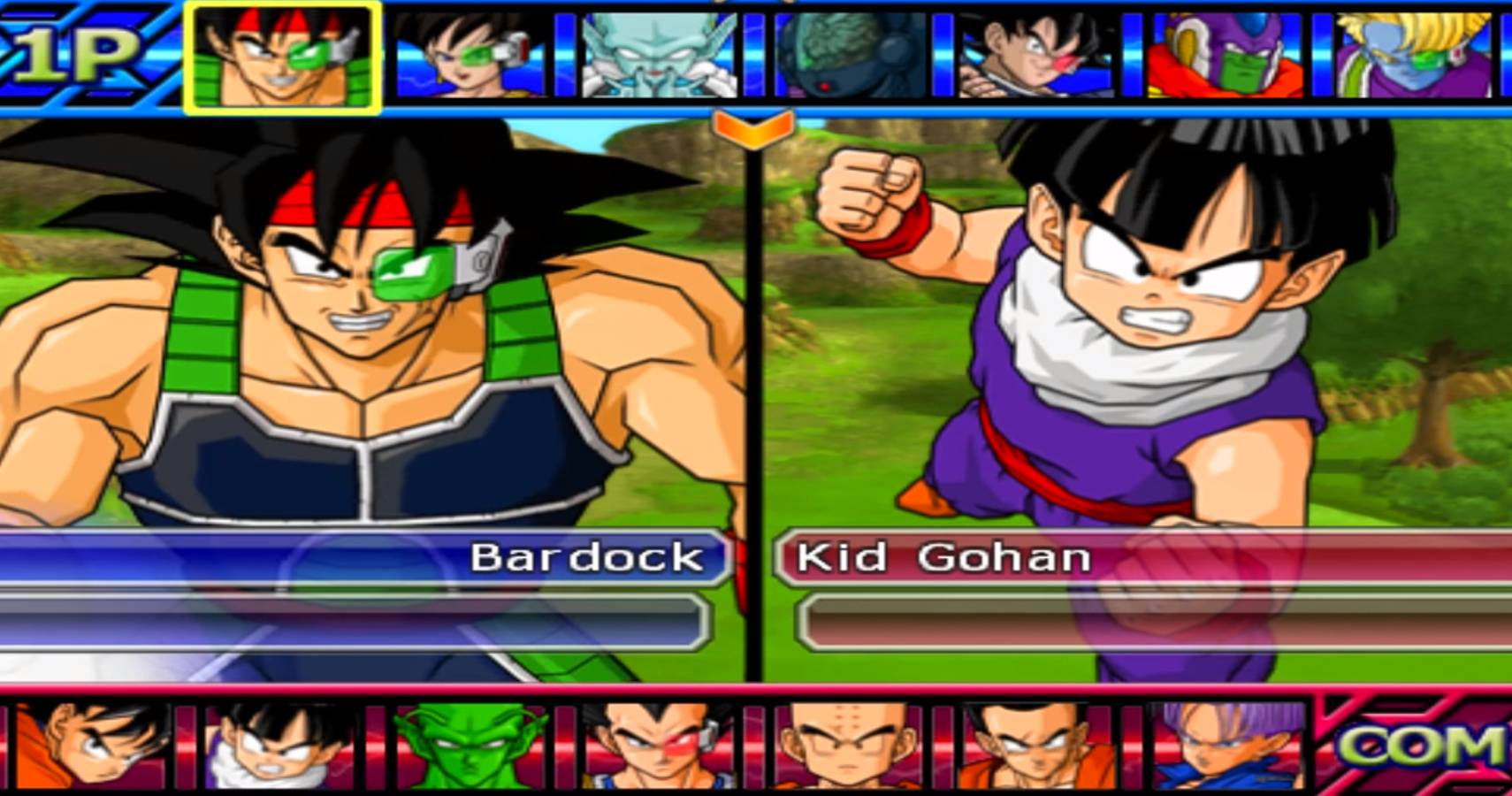This screenshot has height=796, width=1512.
Task: Select the Kid Gohan roster portrait
Action: (281, 745)
